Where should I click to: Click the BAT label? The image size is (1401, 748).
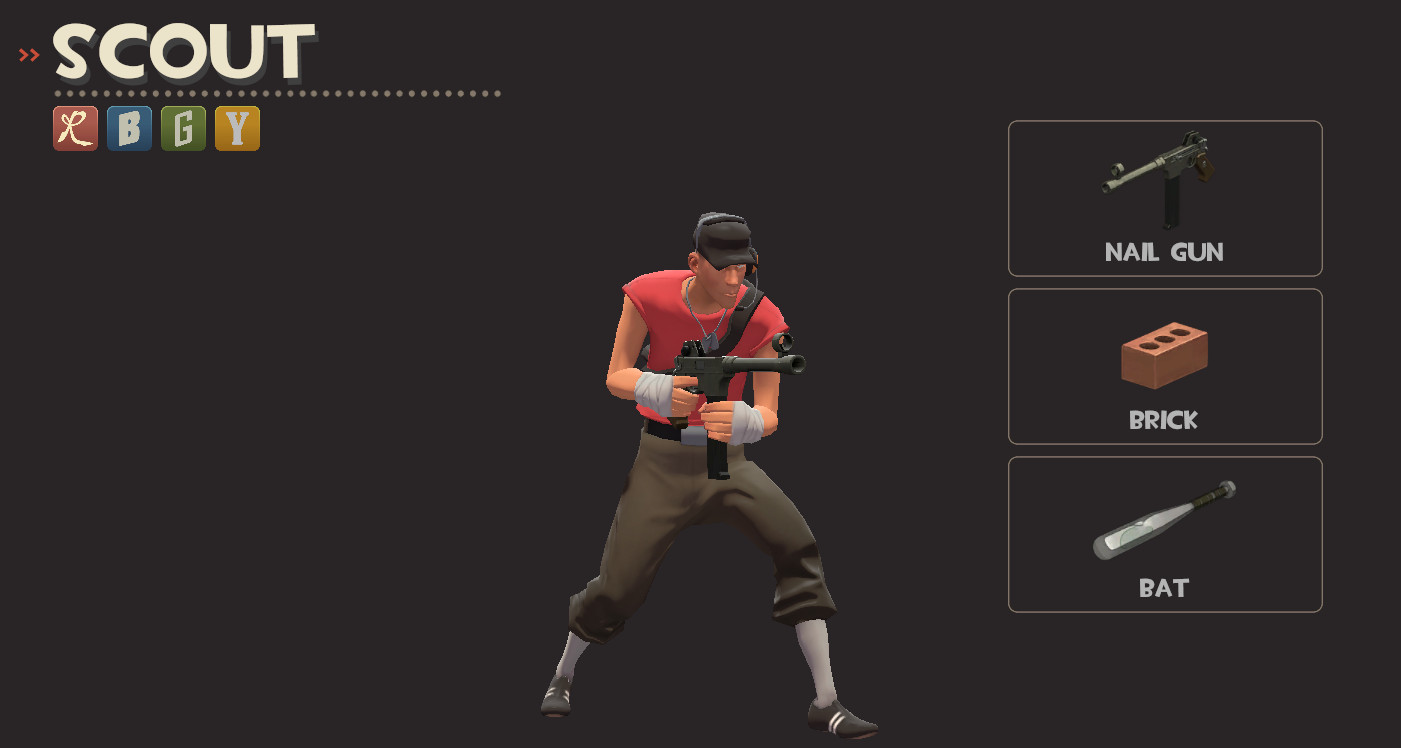(1164, 587)
